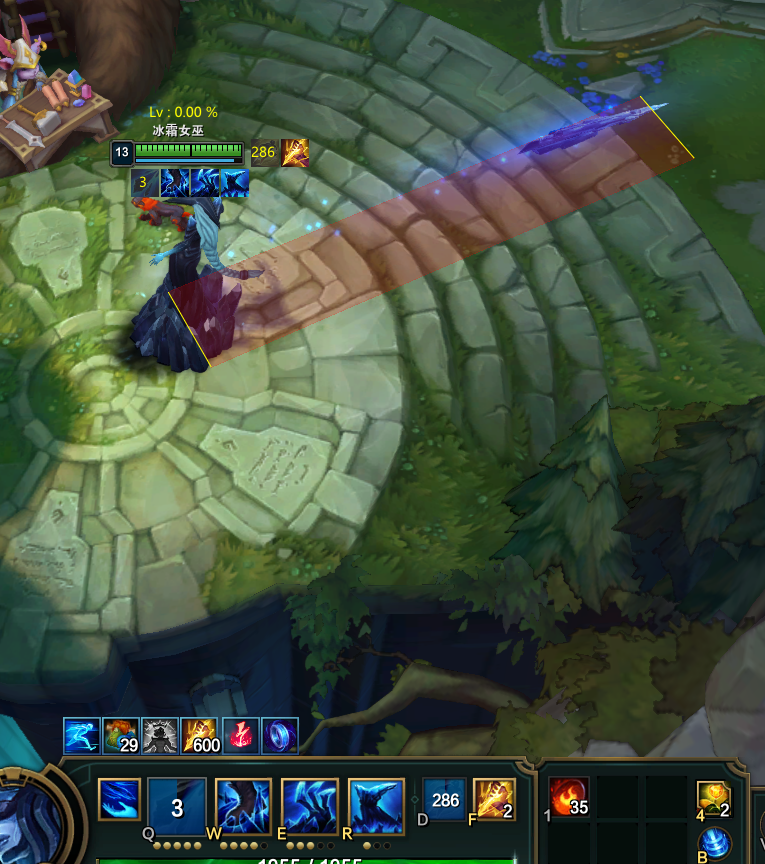Activate the golden F summoner spell
The image size is (765, 864).
(494, 800)
